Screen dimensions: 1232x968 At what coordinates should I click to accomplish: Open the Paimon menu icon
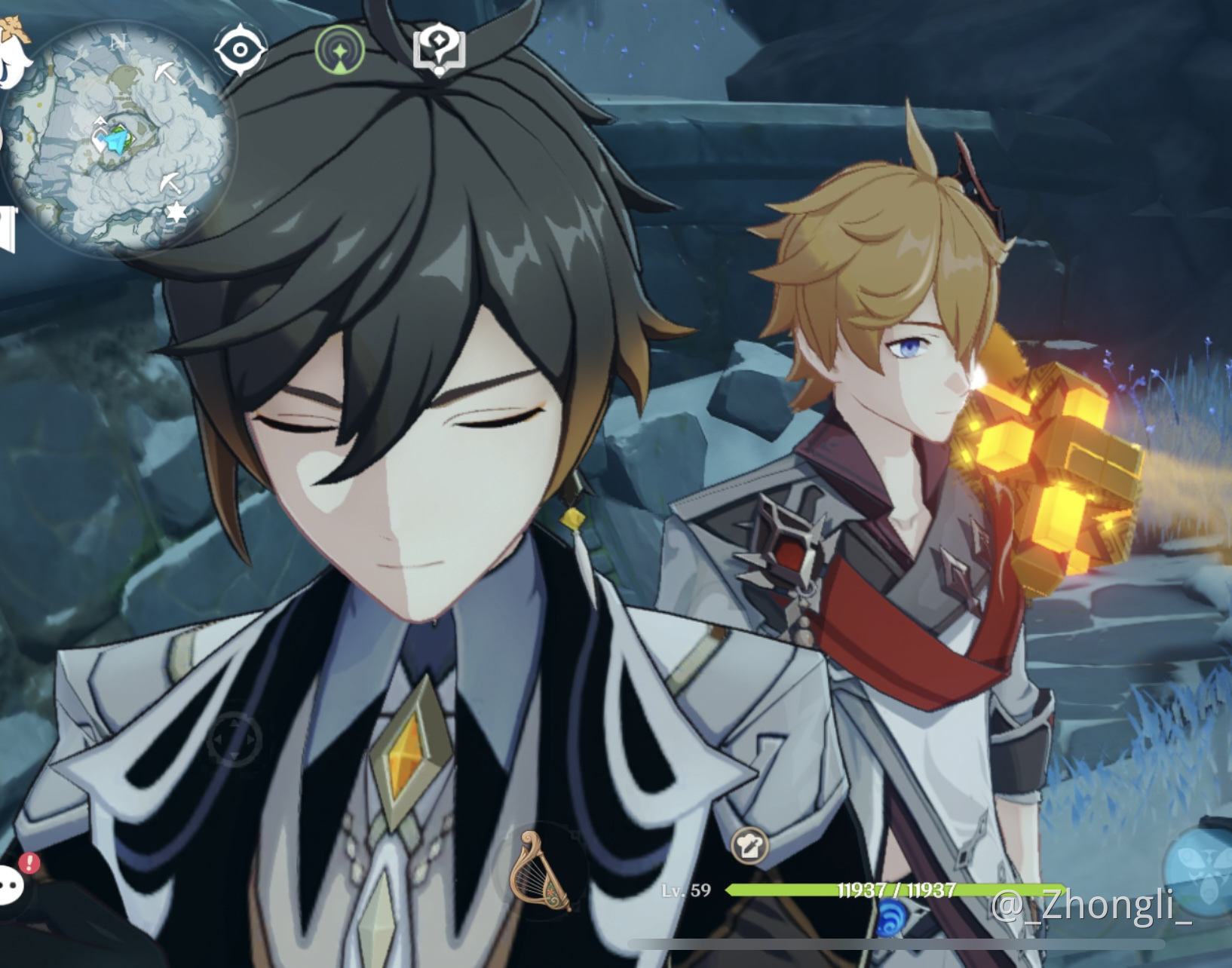(14, 54)
